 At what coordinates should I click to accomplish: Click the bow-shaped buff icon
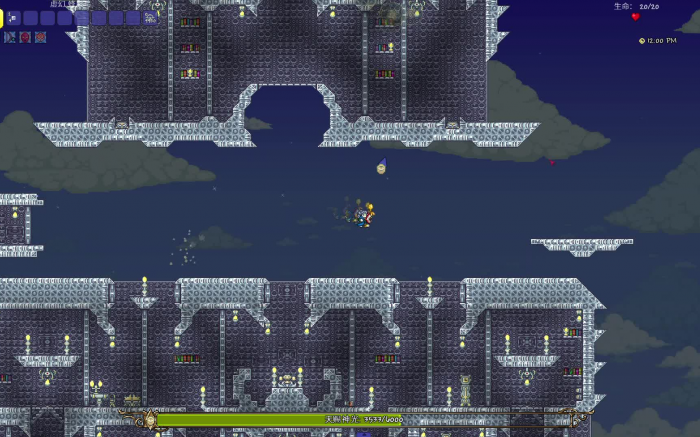pyautogui.click(x=10, y=37)
